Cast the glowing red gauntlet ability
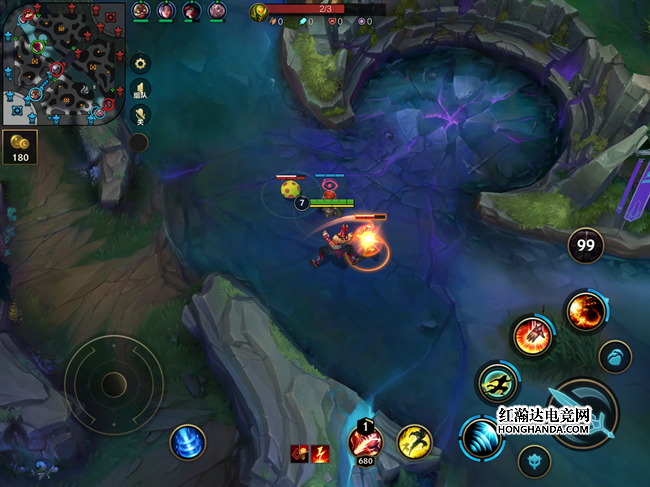This screenshot has width=650, height=487. (532, 335)
